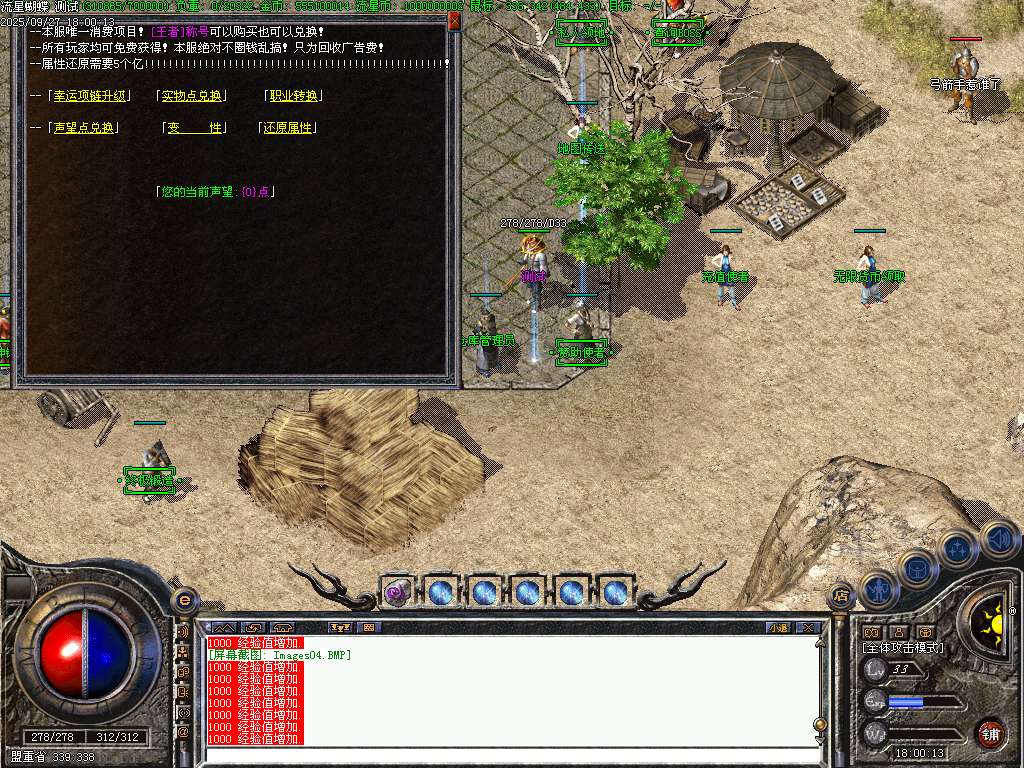Select the 还原属性 link
Screen dimensions: 1024x768
[x=288, y=128]
